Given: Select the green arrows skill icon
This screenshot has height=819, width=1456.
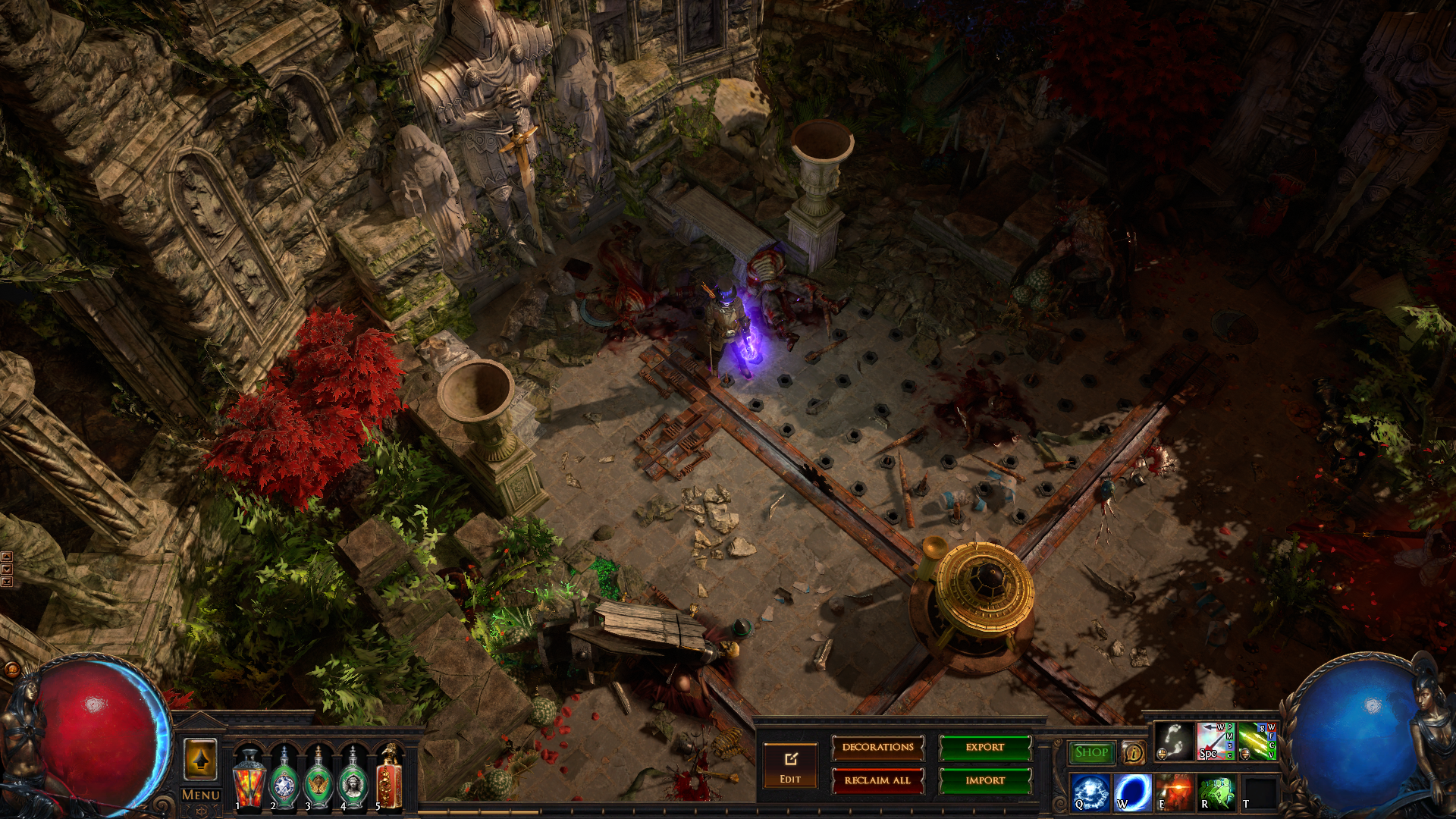Looking at the screenshot, I should [x=1257, y=741].
